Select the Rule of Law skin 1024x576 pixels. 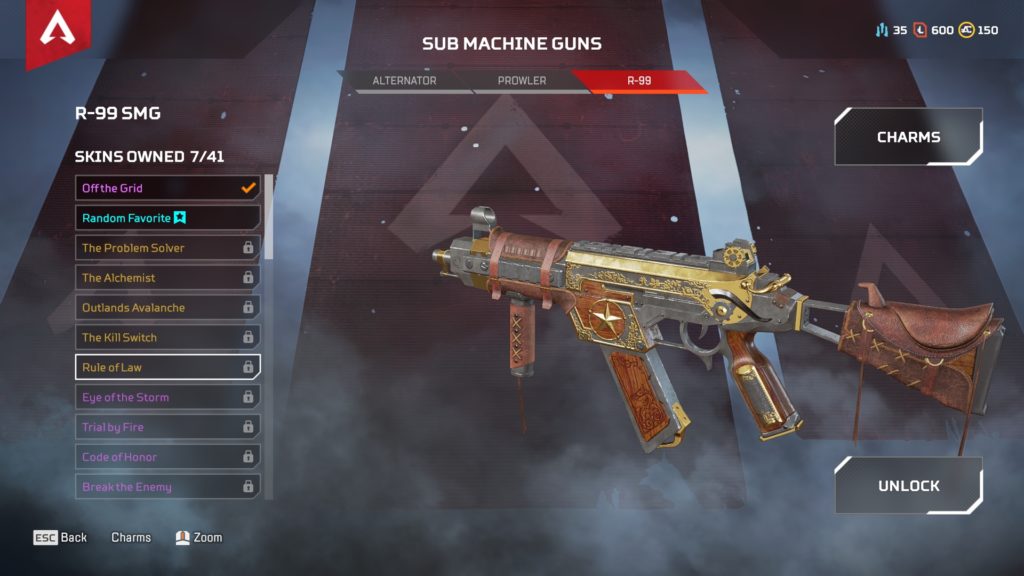click(x=168, y=367)
